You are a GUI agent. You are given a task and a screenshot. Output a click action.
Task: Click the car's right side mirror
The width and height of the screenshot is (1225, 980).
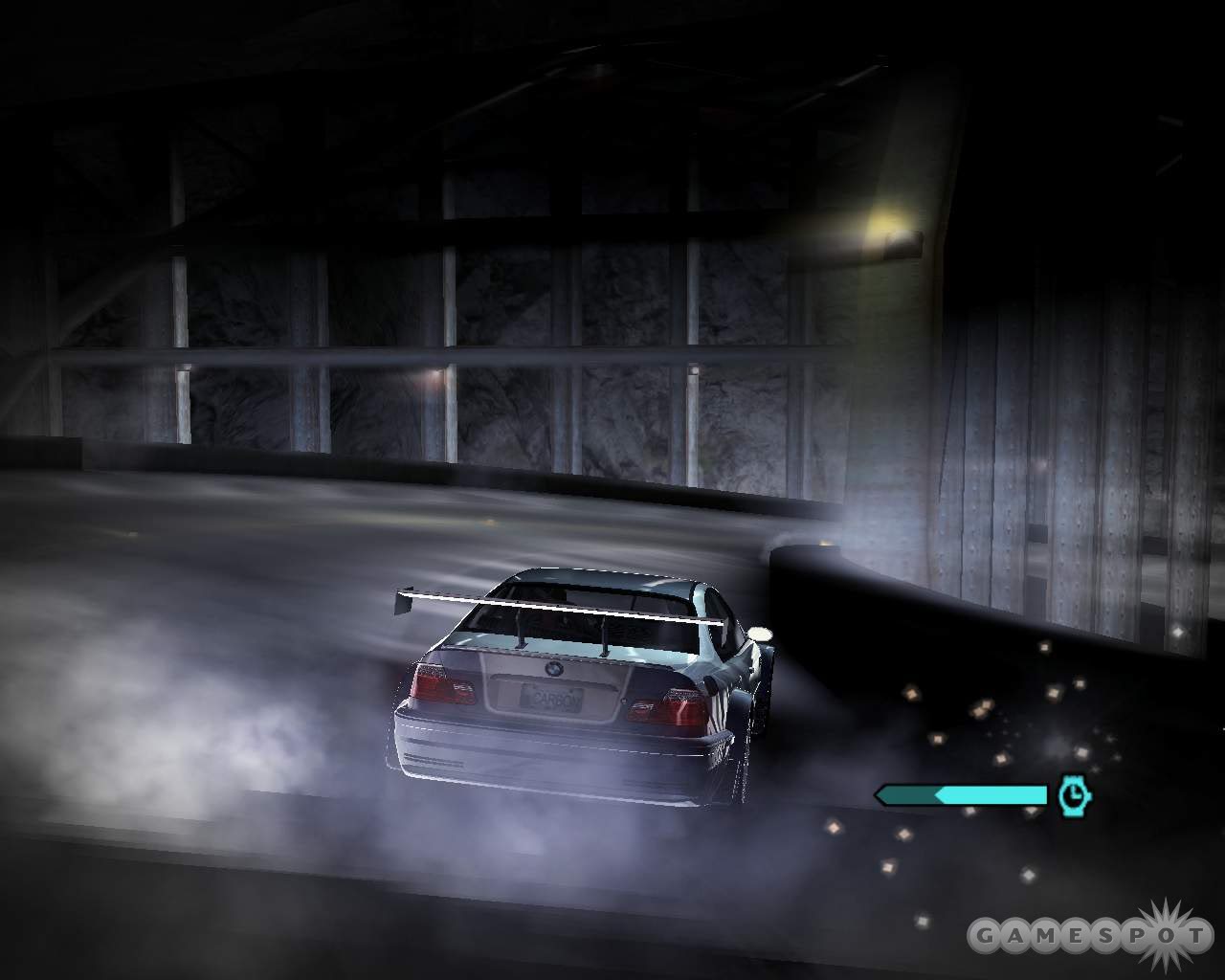[759, 634]
